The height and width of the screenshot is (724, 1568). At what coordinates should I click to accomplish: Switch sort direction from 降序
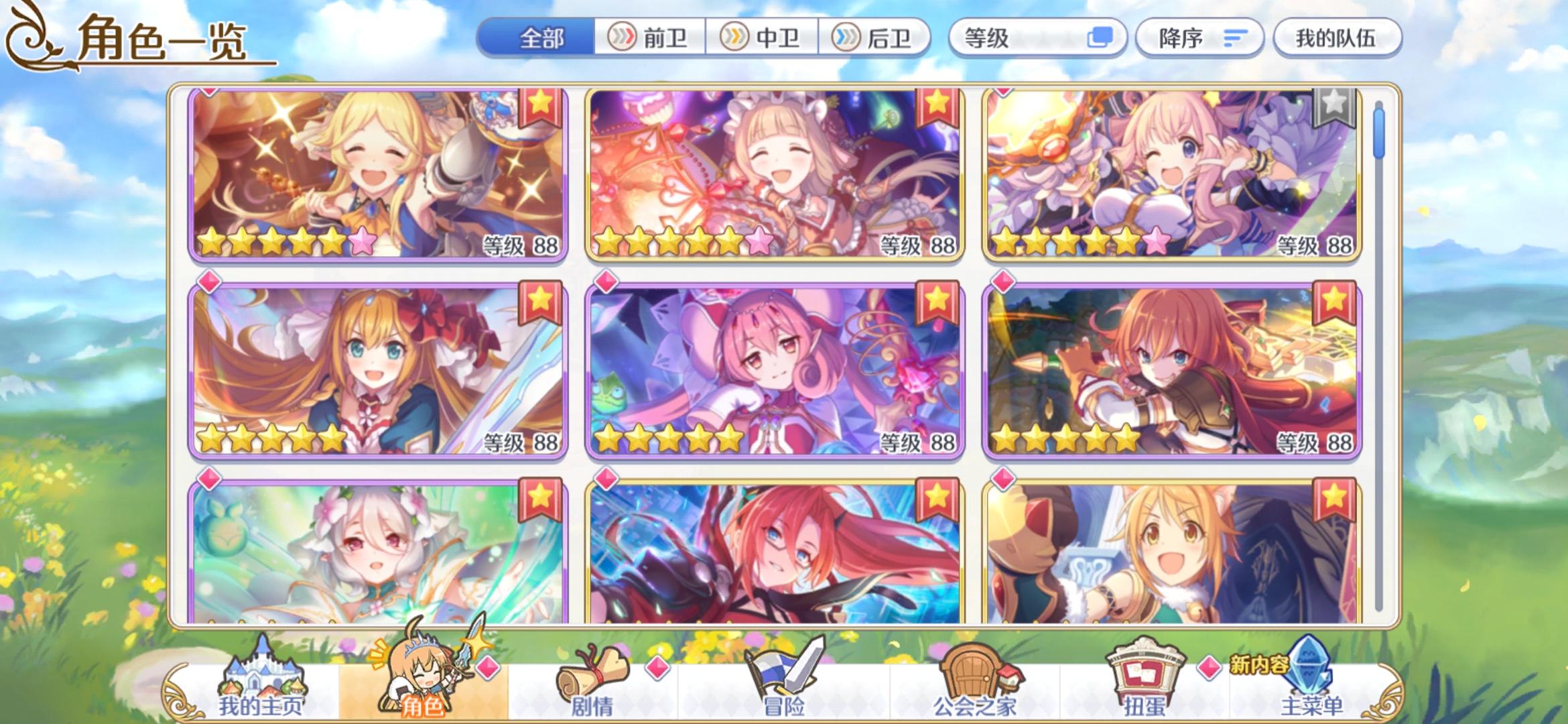1199,38
